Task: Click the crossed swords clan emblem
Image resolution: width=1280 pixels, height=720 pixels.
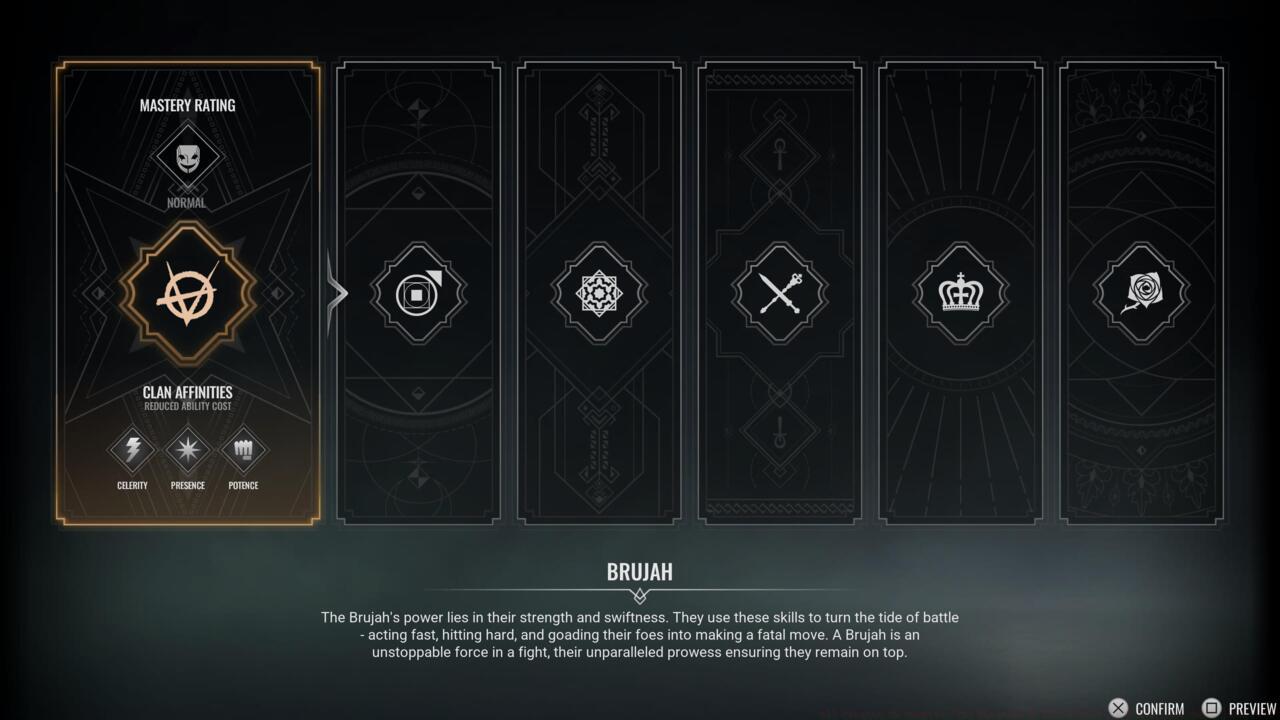Action: click(779, 292)
